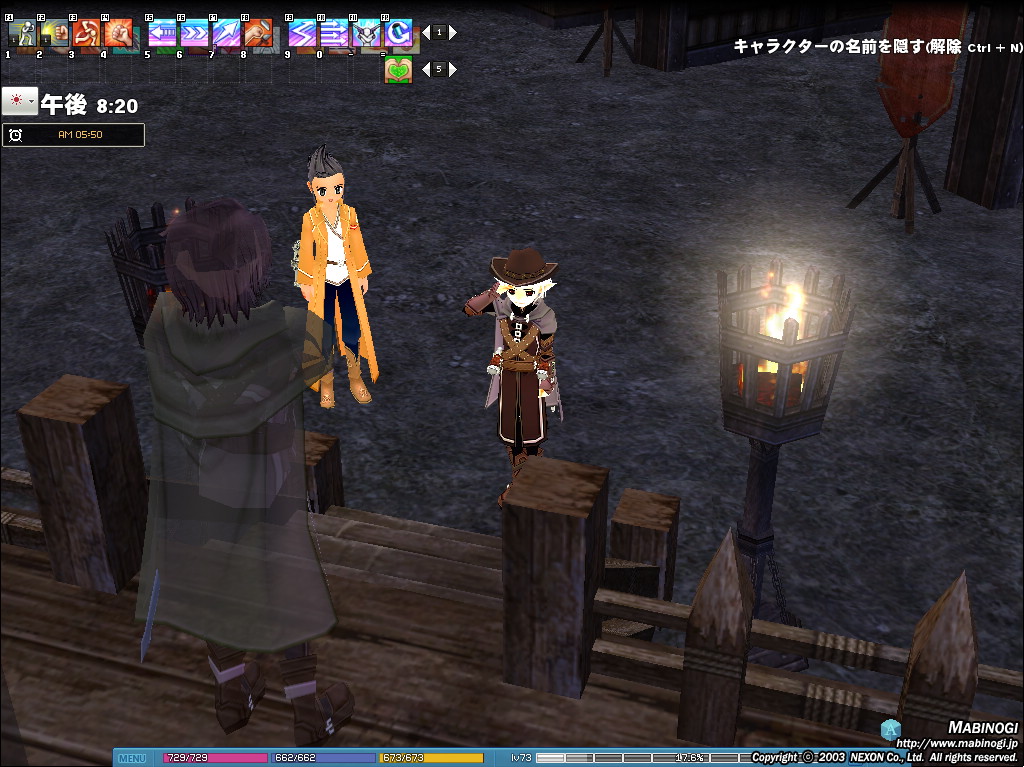Screen dimensions: 1024x767
Task: Select the F10 triple arrow skill
Action: 334,33
